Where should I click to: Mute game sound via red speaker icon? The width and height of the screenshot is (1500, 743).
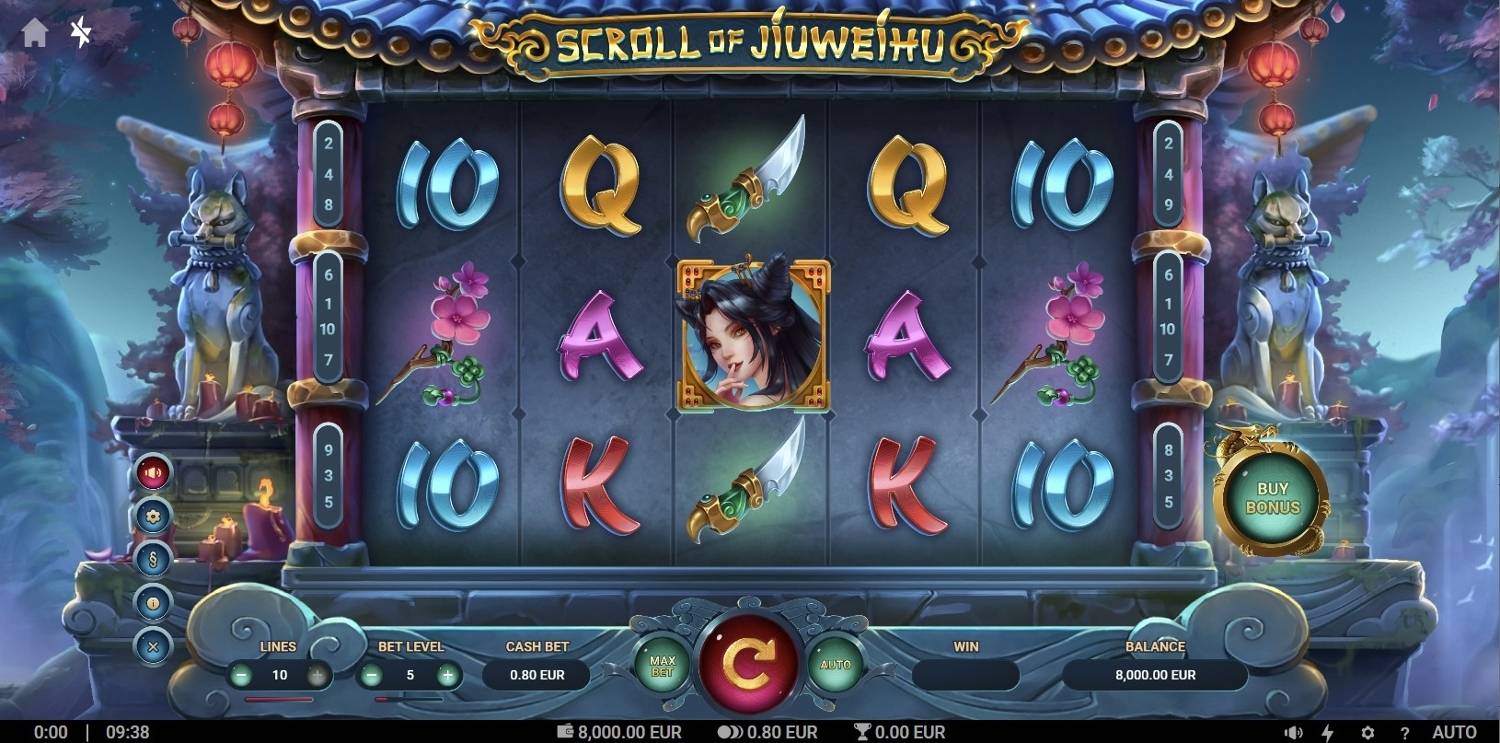coord(153,474)
